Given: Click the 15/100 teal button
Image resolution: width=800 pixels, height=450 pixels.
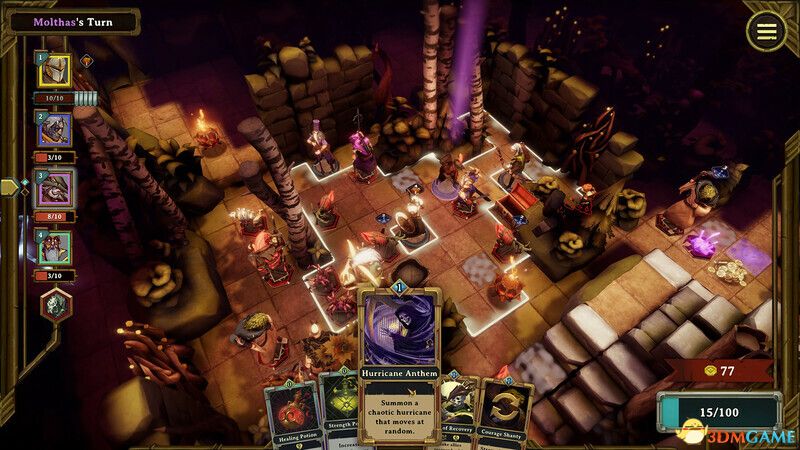Looking at the screenshot, I should pyautogui.click(x=718, y=411).
